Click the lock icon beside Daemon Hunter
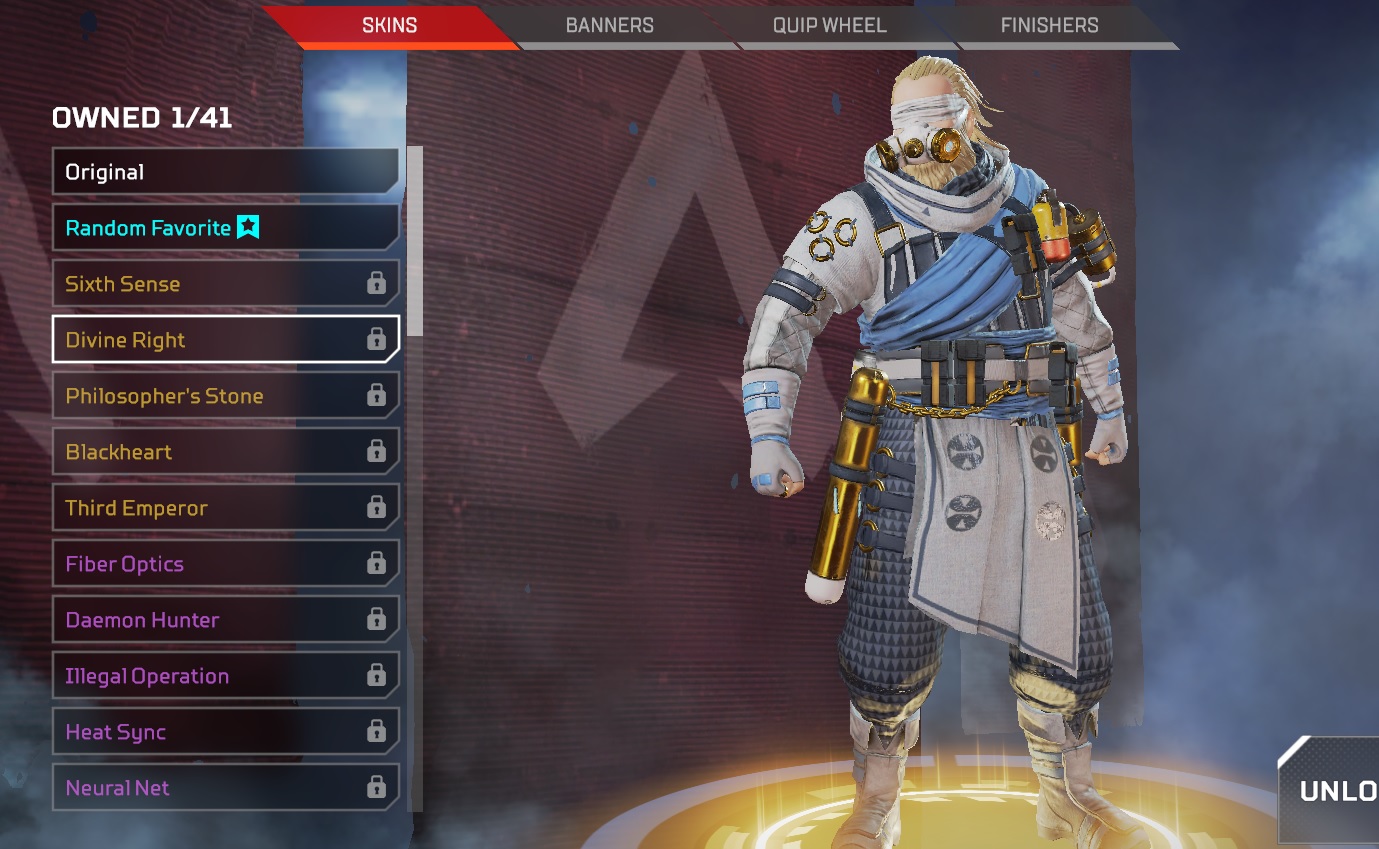 click(x=376, y=619)
